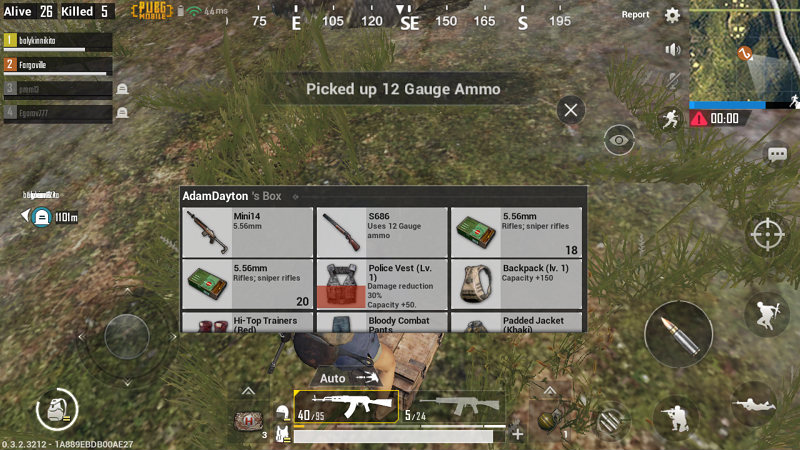Toggle the Auto fire mode selector
800x450 pixels.
345,378
